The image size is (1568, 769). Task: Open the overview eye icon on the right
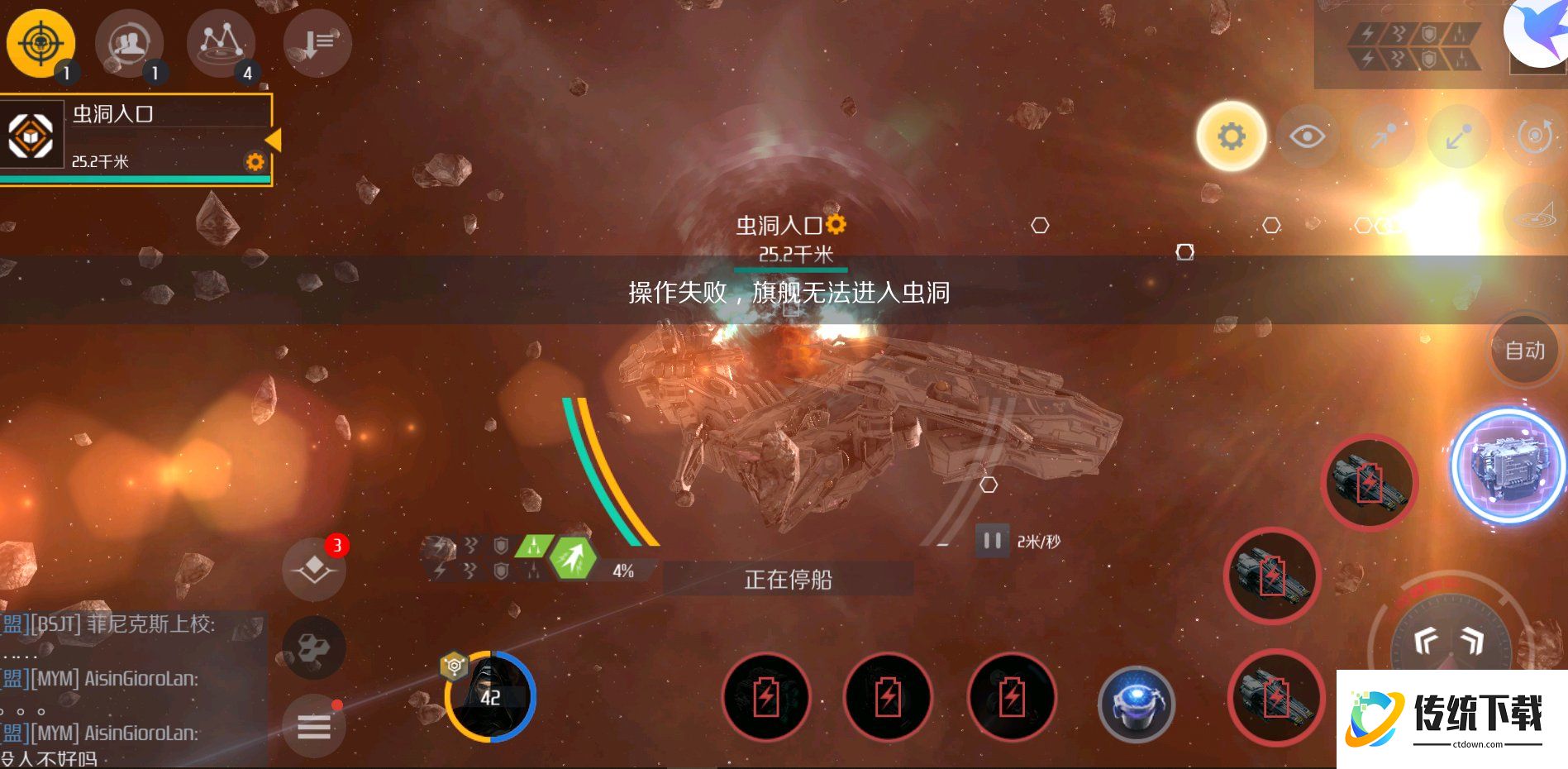pyautogui.click(x=1307, y=136)
